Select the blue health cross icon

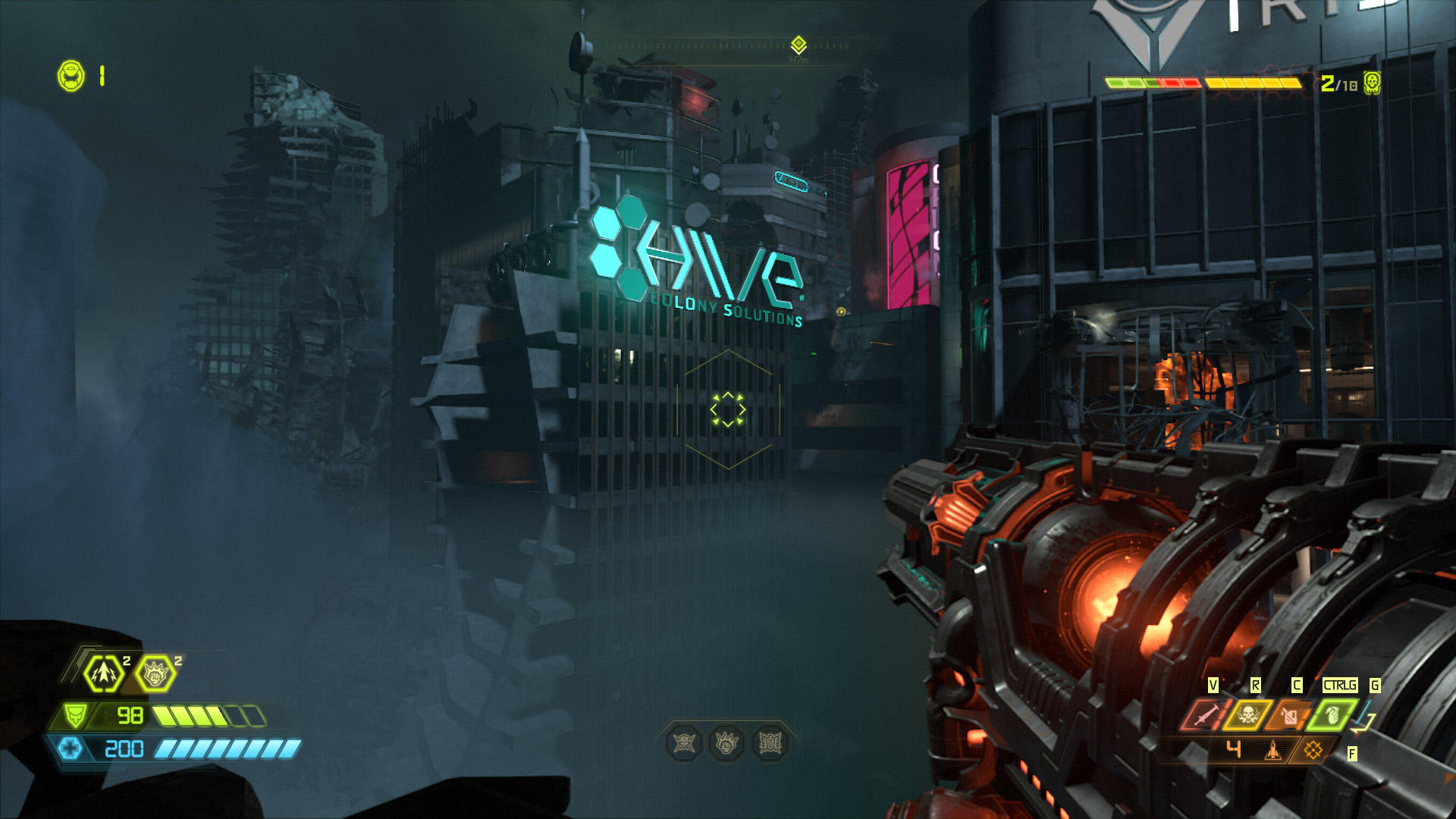70,748
